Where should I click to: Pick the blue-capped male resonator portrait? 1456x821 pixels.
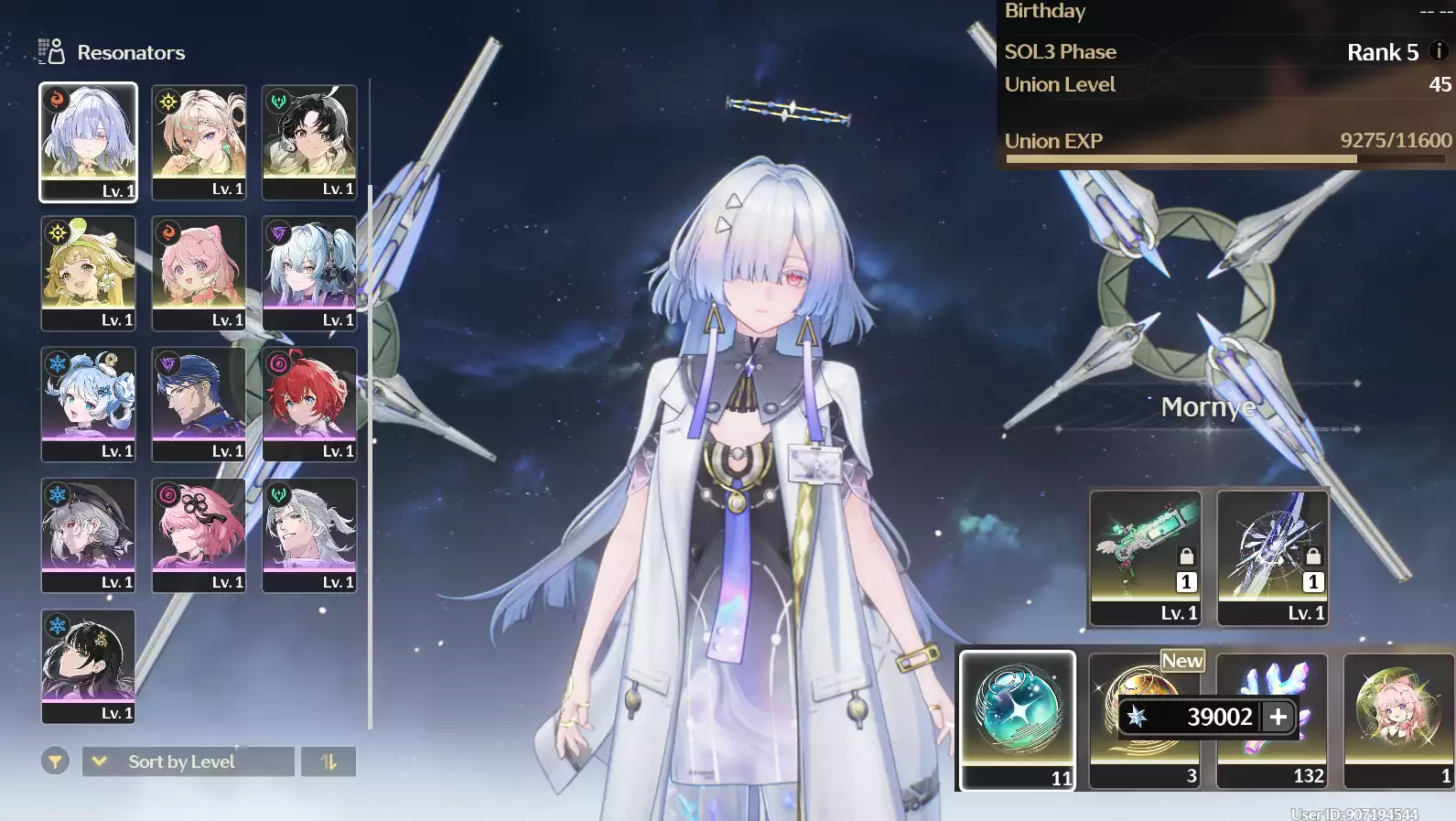(x=199, y=404)
